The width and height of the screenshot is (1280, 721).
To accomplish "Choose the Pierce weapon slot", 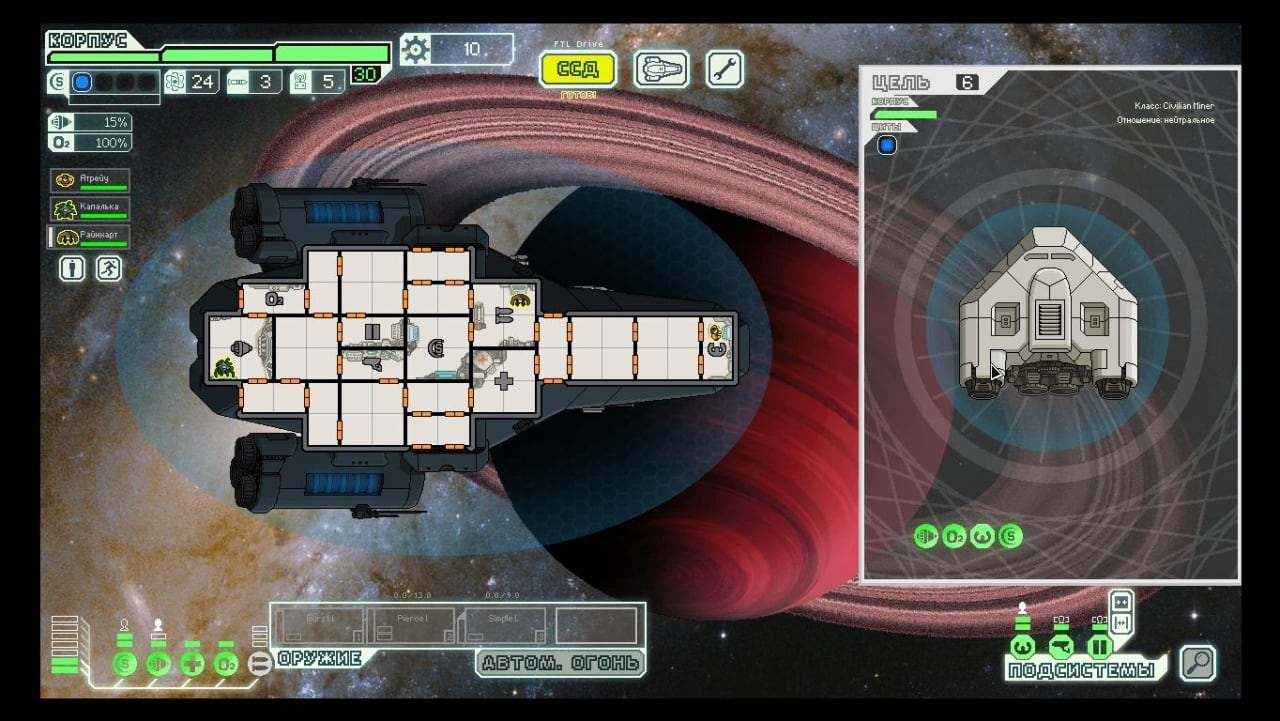I will pyautogui.click(x=412, y=626).
